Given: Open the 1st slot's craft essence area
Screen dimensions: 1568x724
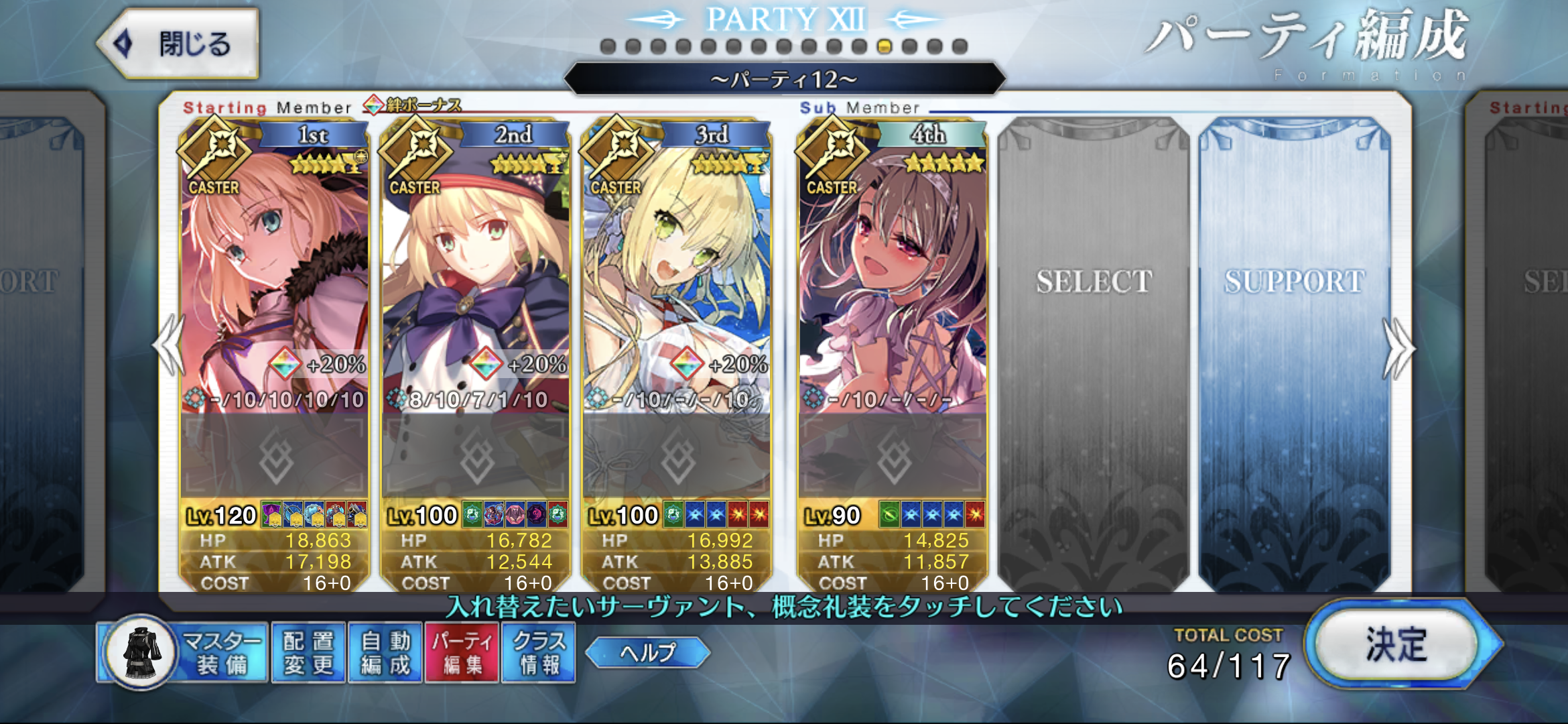Looking at the screenshot, I should click(x=275, y=457).
